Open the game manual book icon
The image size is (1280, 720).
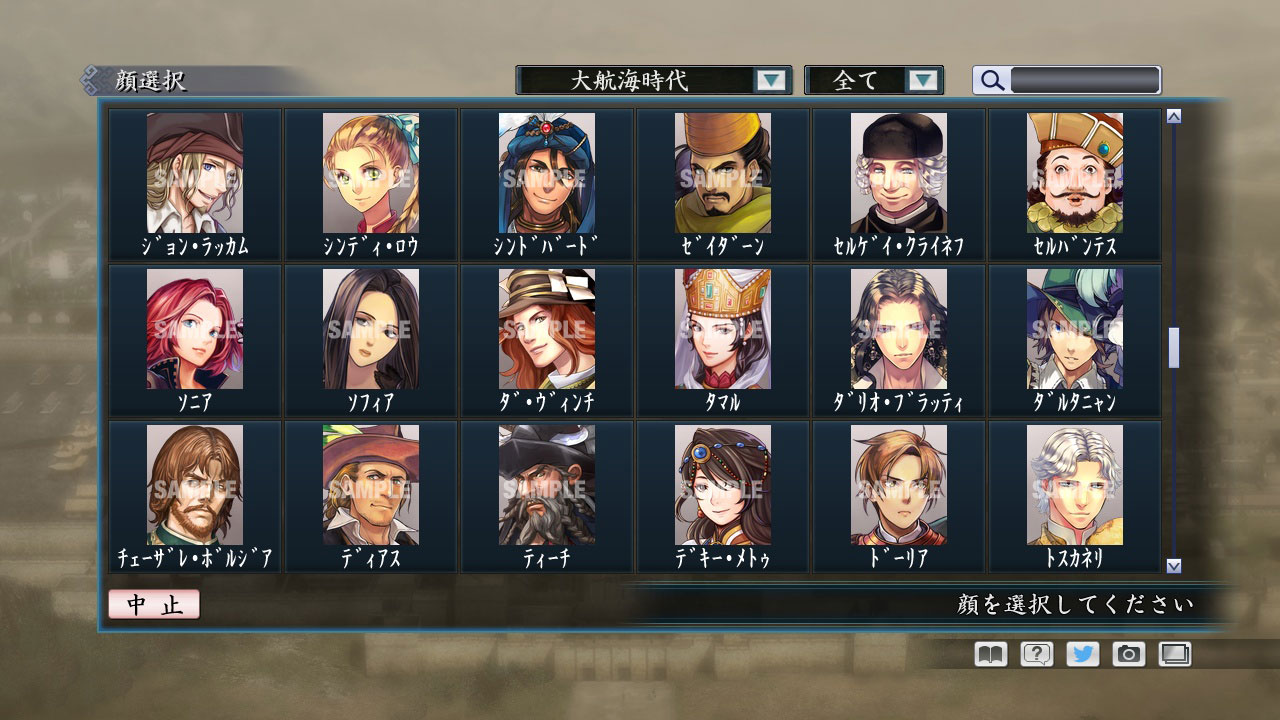[x=988, y=654]
